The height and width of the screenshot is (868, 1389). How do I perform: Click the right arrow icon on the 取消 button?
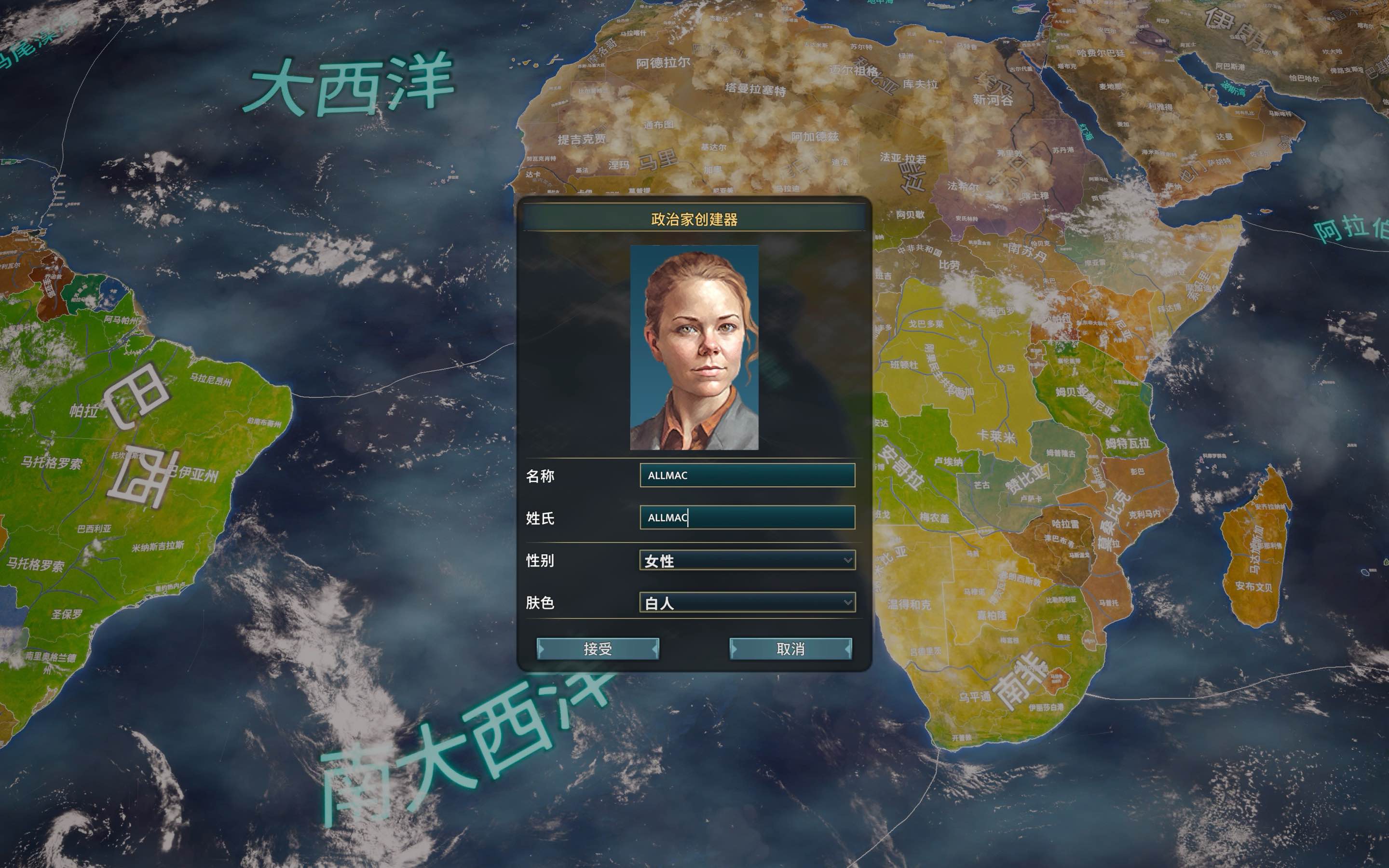[848, 650]
